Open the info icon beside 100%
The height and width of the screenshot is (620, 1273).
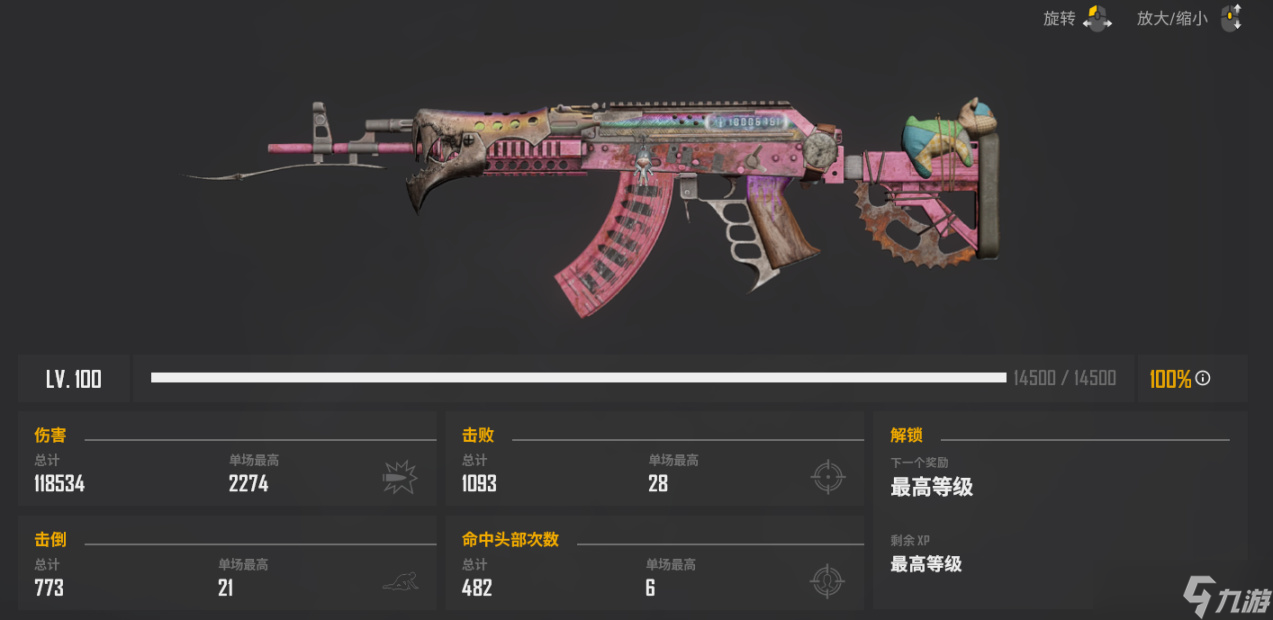click(1203, 378)
